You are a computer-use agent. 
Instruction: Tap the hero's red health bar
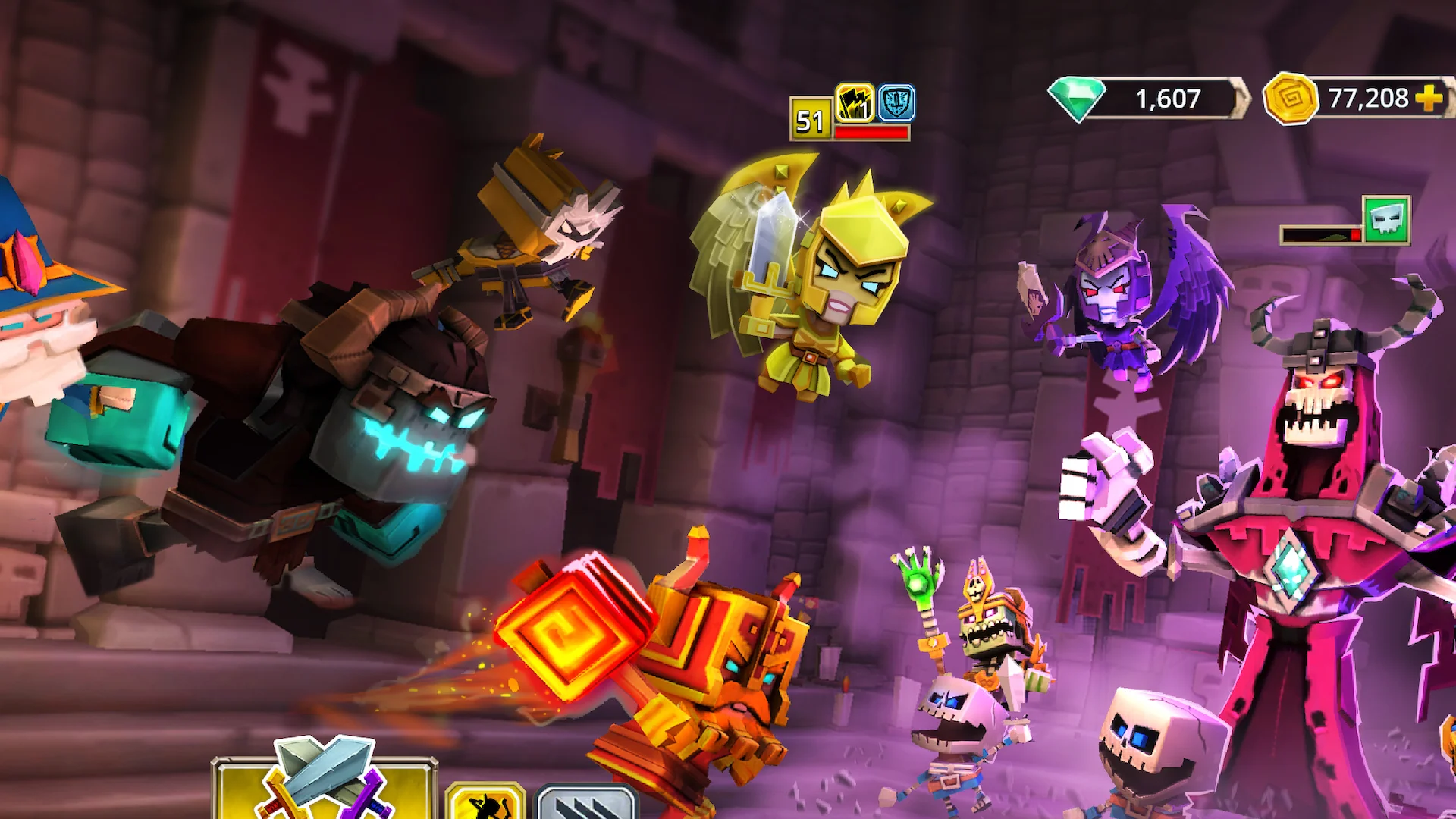(871, 130)
